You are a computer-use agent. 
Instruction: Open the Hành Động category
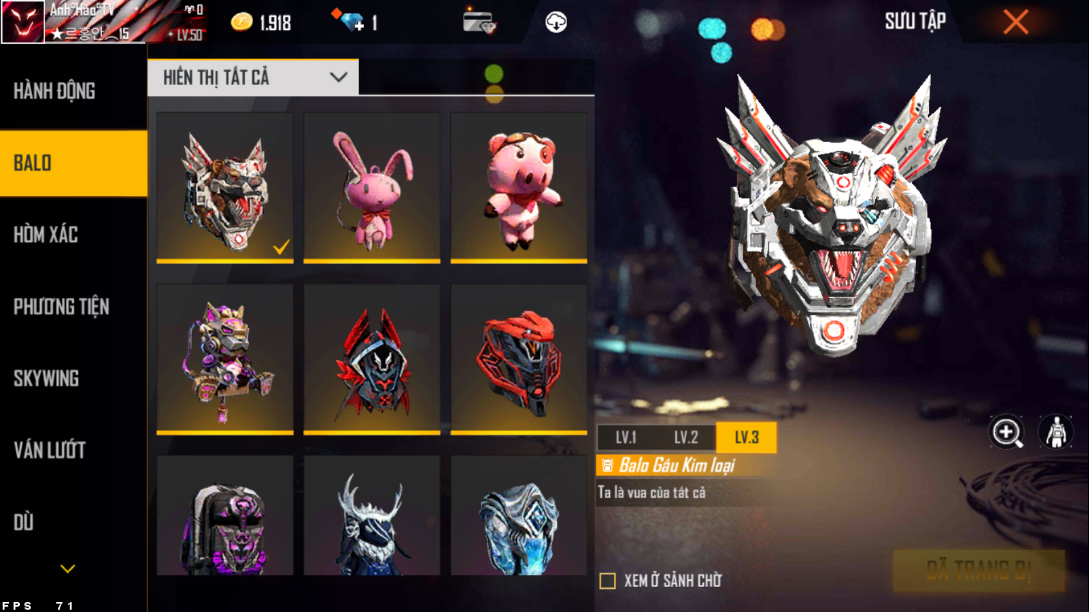click(55, 91)
